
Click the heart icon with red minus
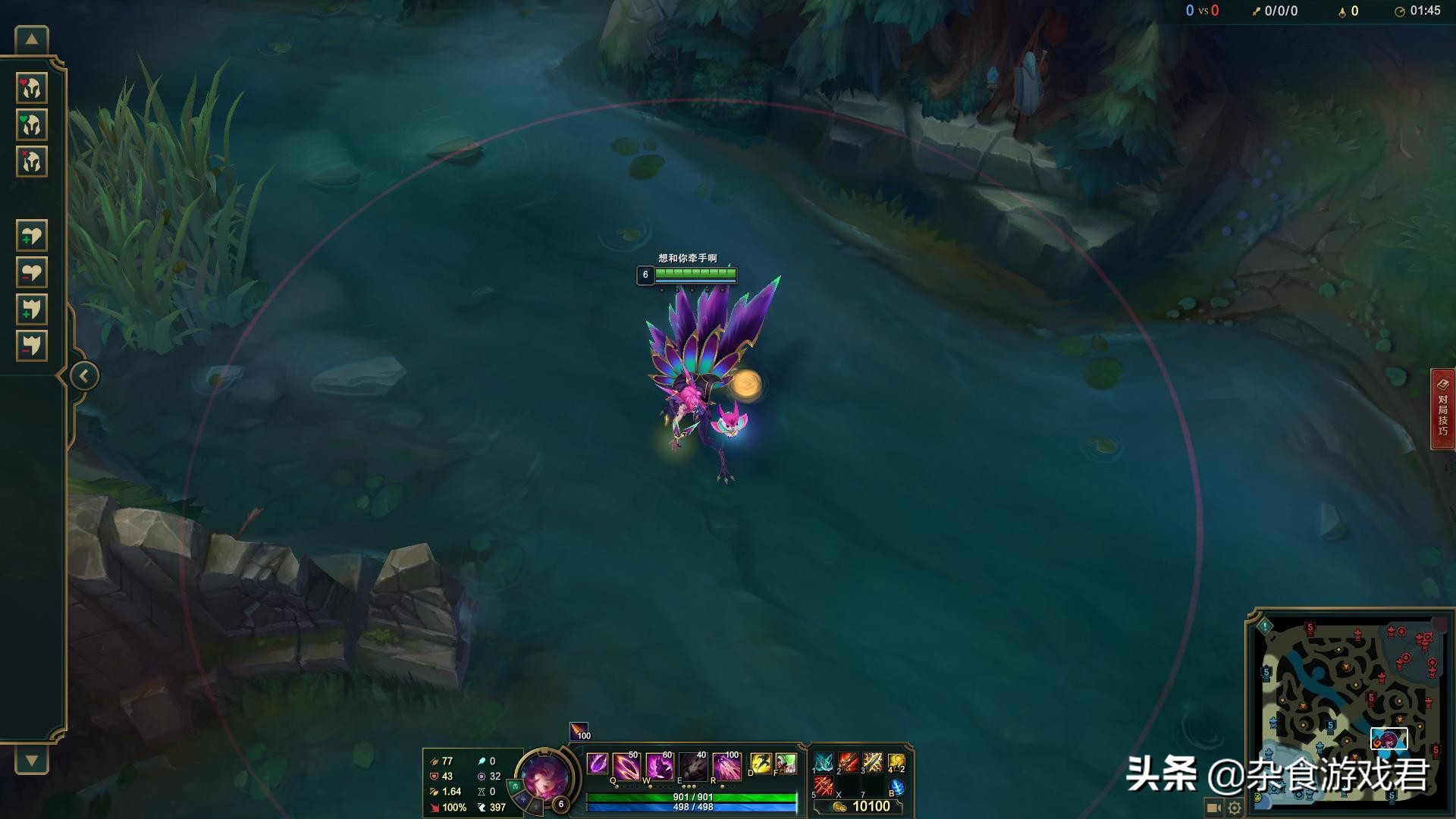click(x=32, y=272)
